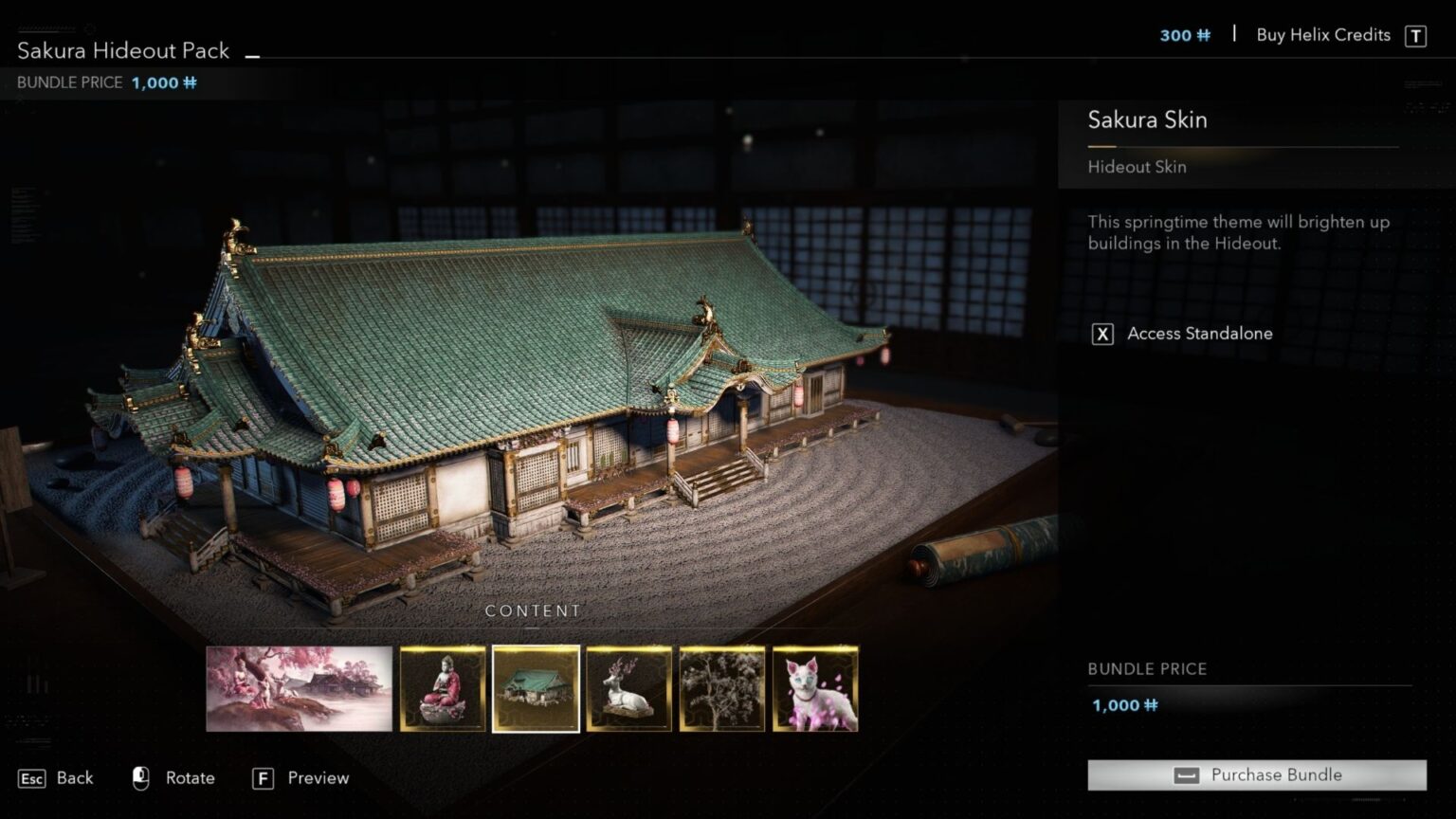Open the sakura artwork banner thumbnail
Screen dimensions: 1456x819
coord(299,688)
